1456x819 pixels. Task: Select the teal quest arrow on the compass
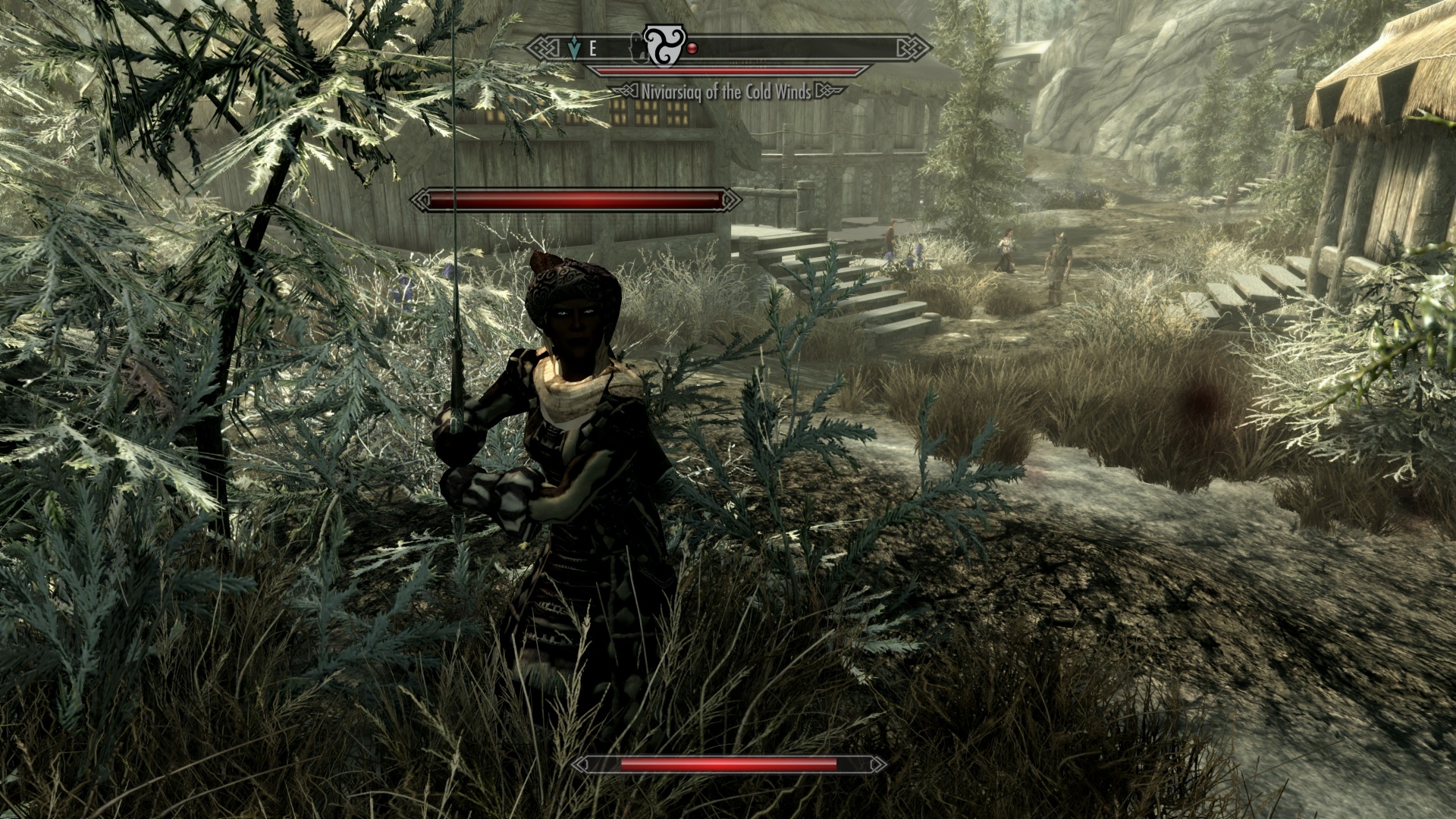tap(574, 49)
